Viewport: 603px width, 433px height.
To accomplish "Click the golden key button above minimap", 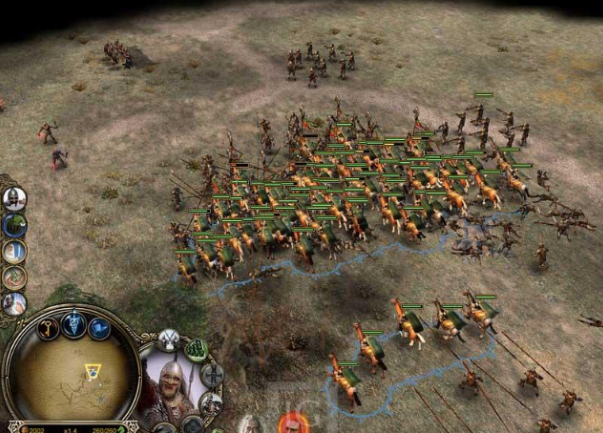I will pos(49,327).
